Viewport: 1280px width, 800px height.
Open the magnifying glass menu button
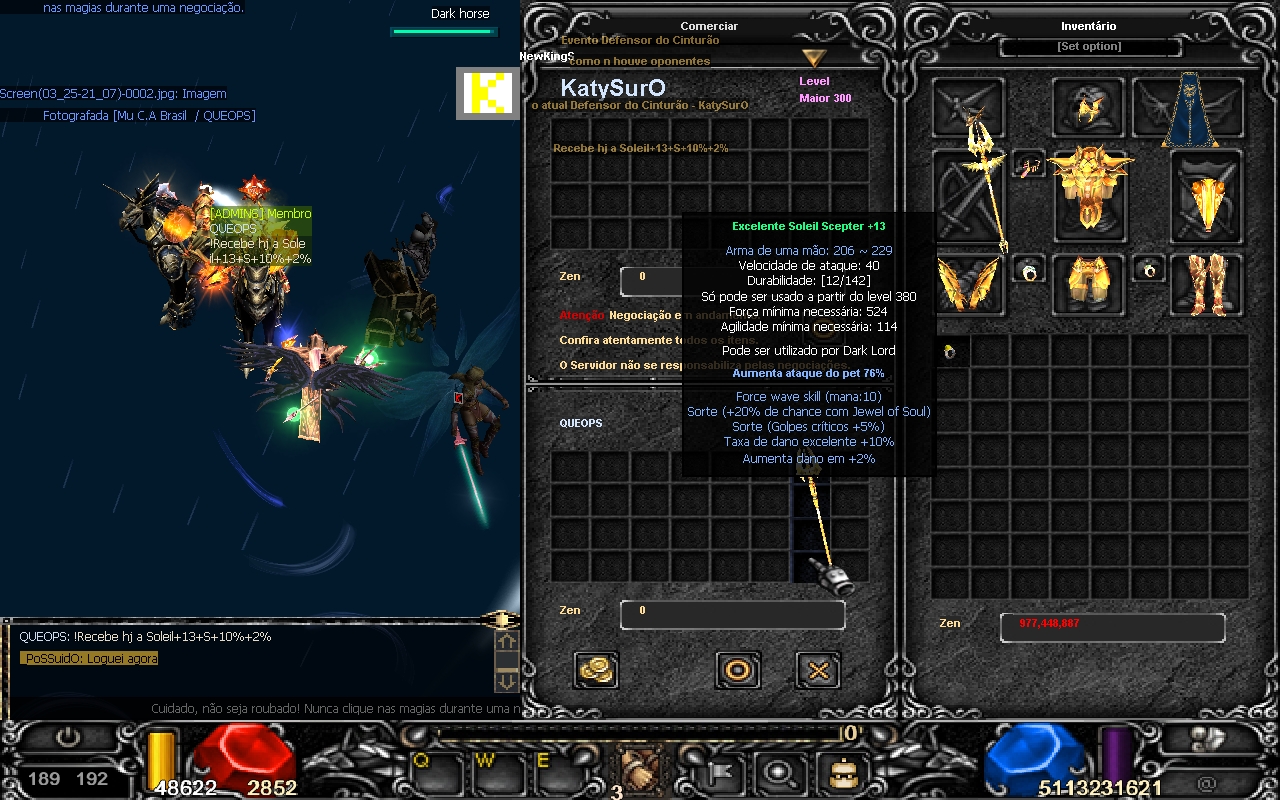coord(776,770)
